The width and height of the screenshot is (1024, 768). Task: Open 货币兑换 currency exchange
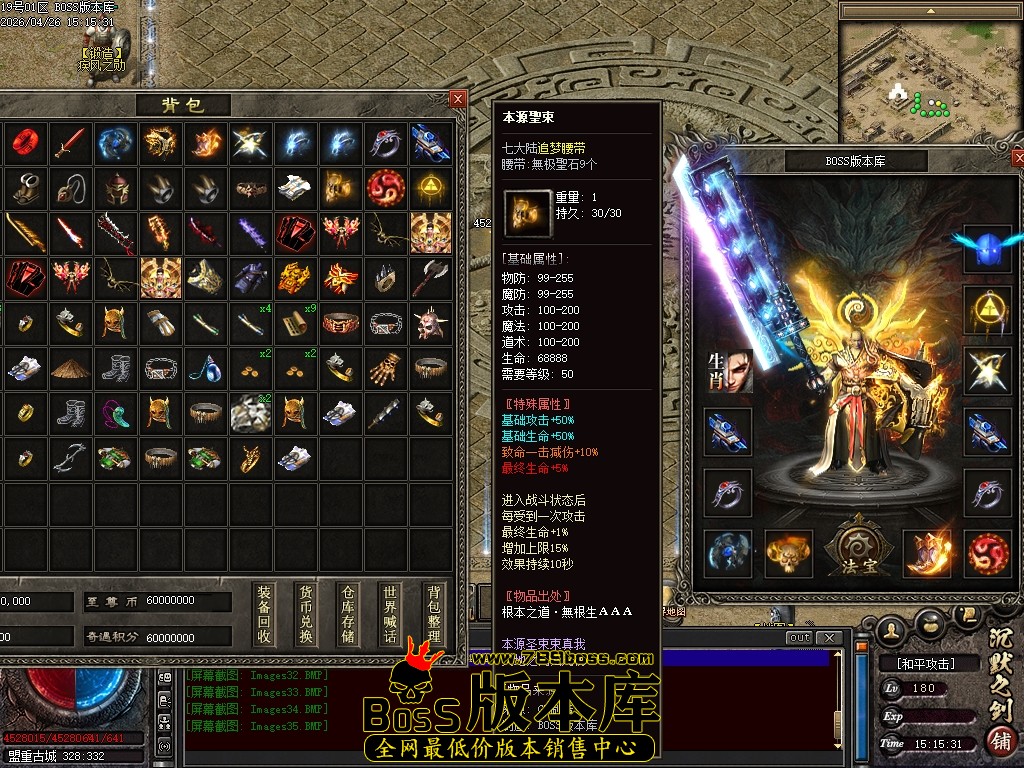click(x=306, y=614)
